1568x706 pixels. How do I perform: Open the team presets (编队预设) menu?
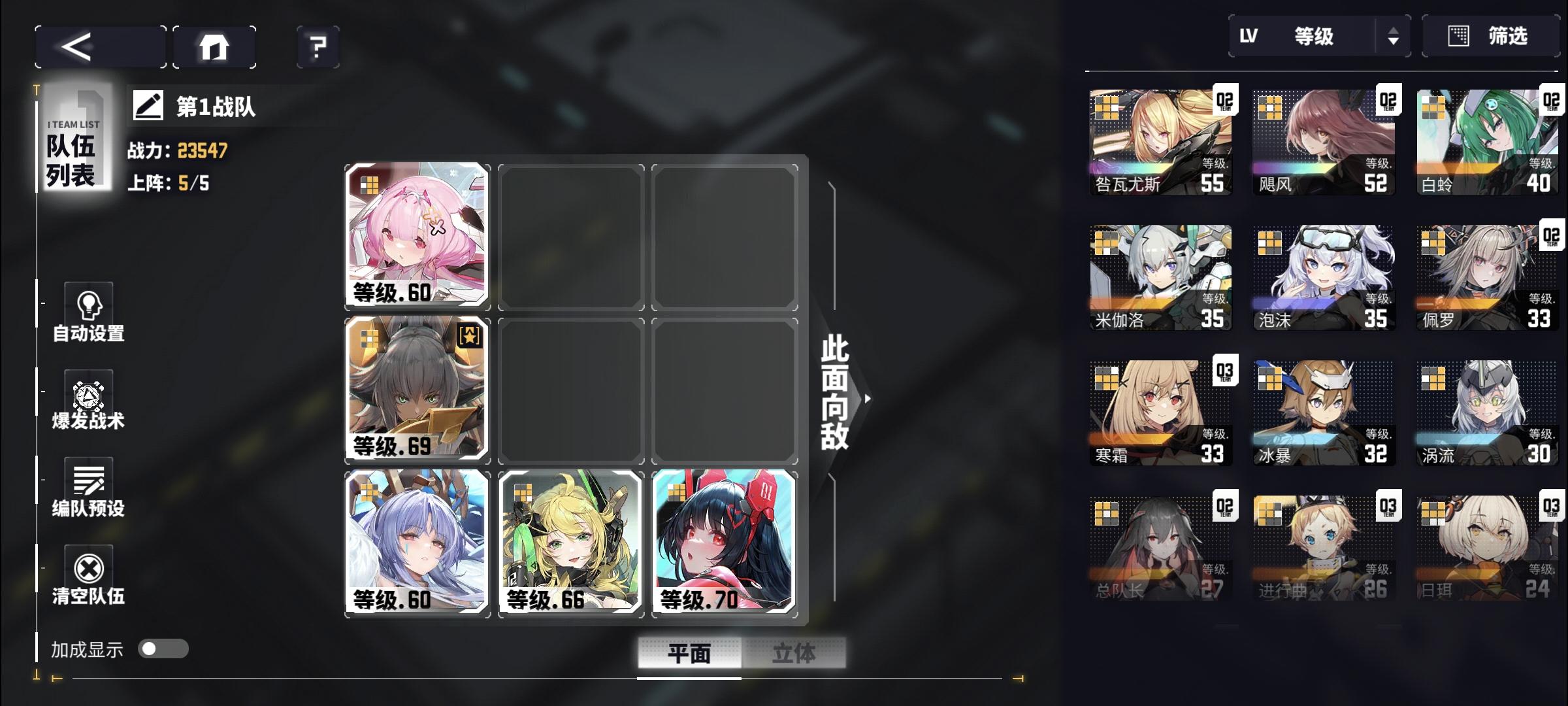[87, 487]
